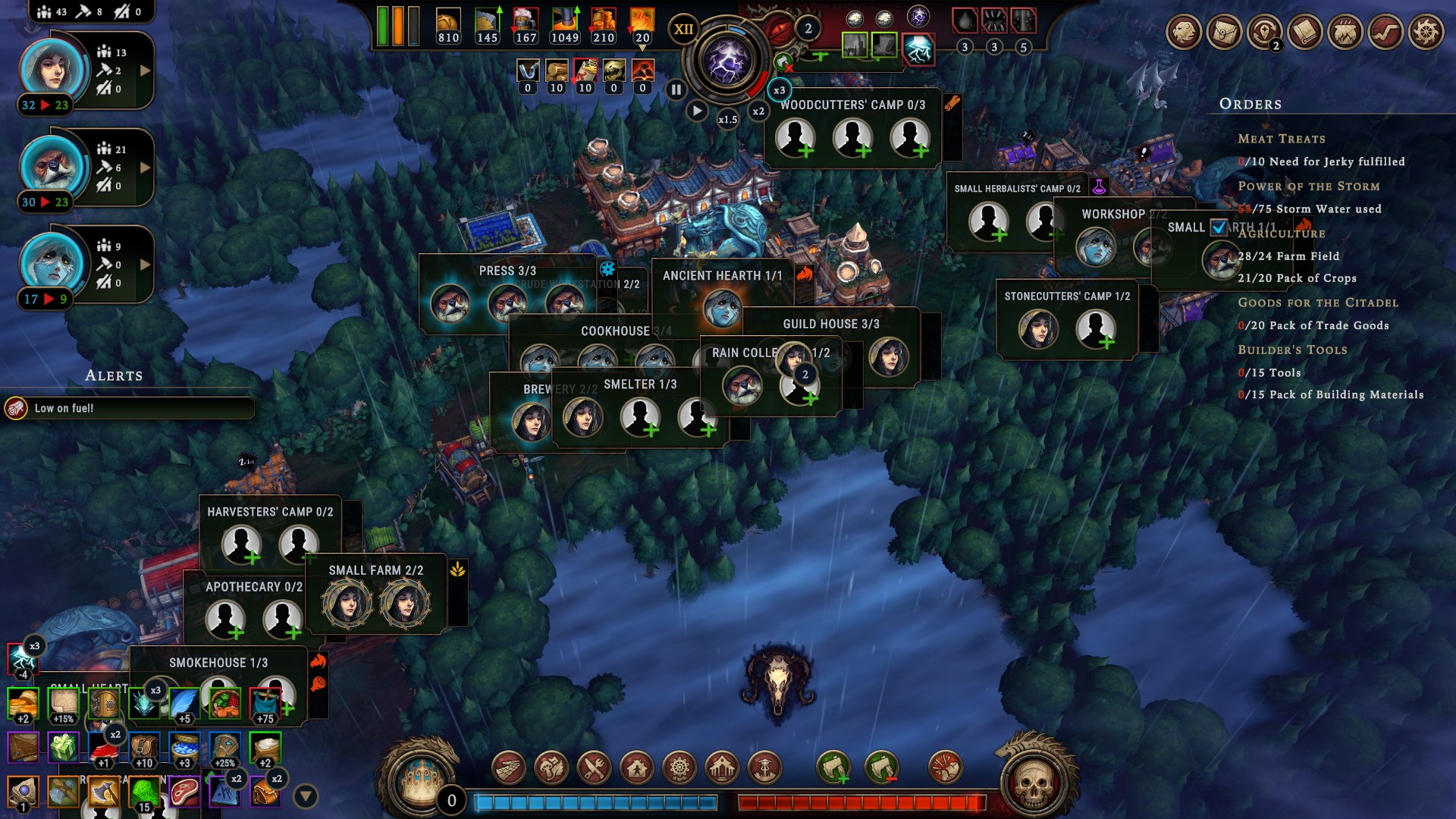Set game speed to x1.5
This screenshot has height=819, width=1456.
(x=727, y=119)
